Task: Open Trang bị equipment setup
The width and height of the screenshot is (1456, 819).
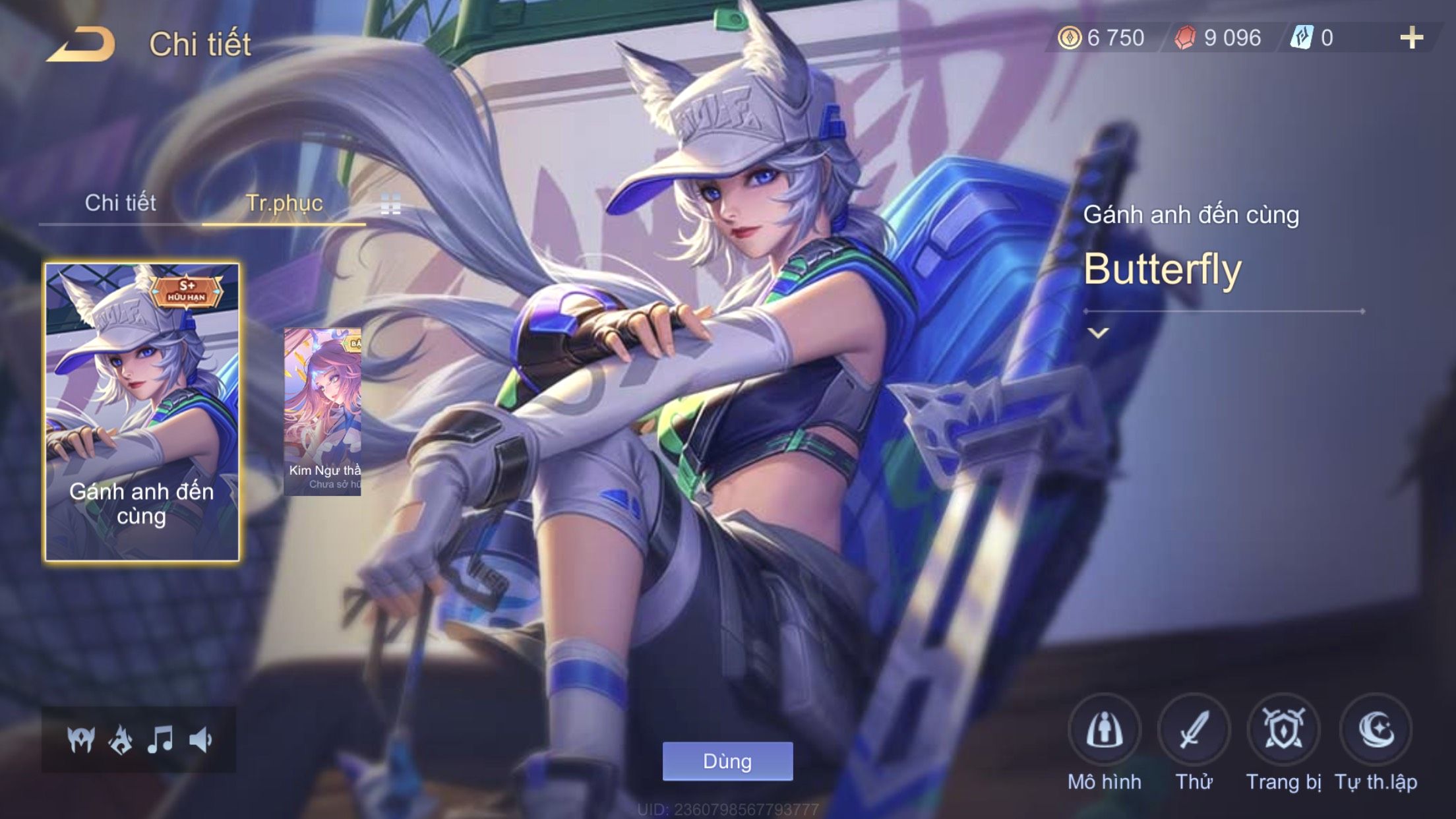Action: 1283,731
